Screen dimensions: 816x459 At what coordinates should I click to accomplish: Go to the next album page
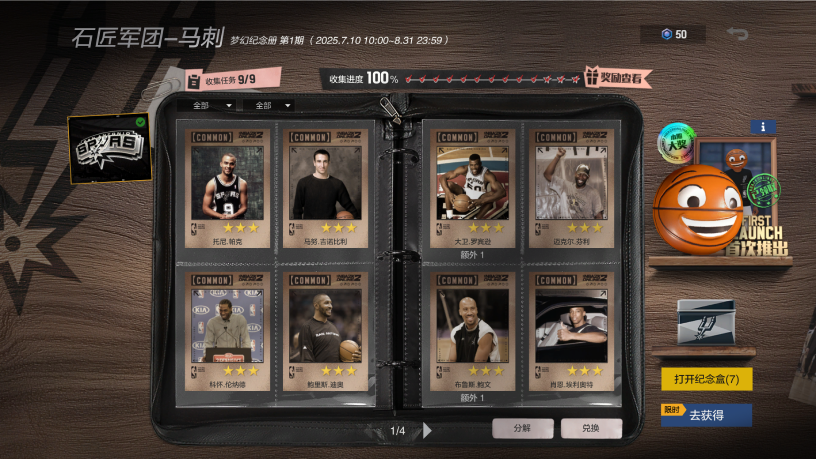[x=428, y=431]
